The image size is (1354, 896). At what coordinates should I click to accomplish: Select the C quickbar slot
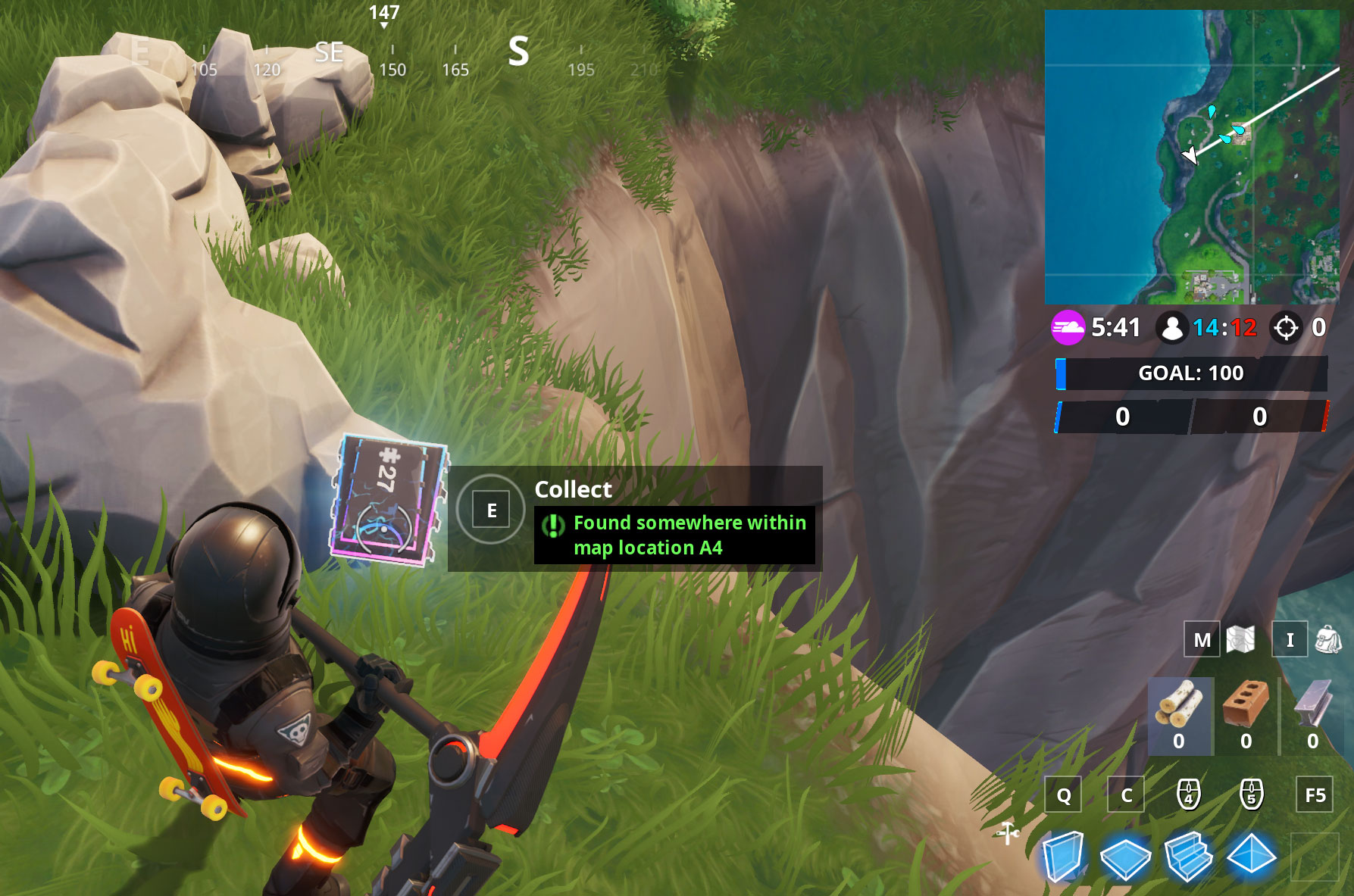1126,796
